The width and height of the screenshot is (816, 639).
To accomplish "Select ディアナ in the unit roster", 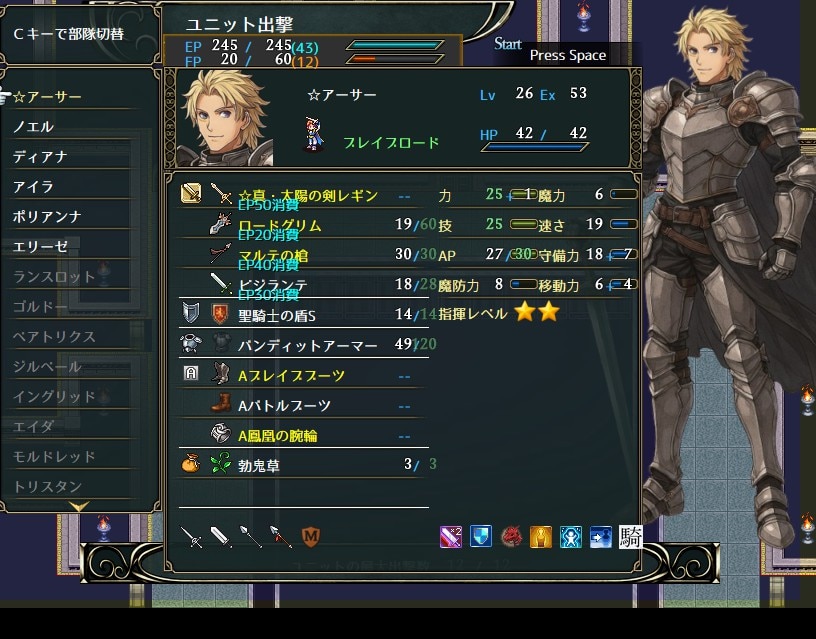I will tap(40, 157).
